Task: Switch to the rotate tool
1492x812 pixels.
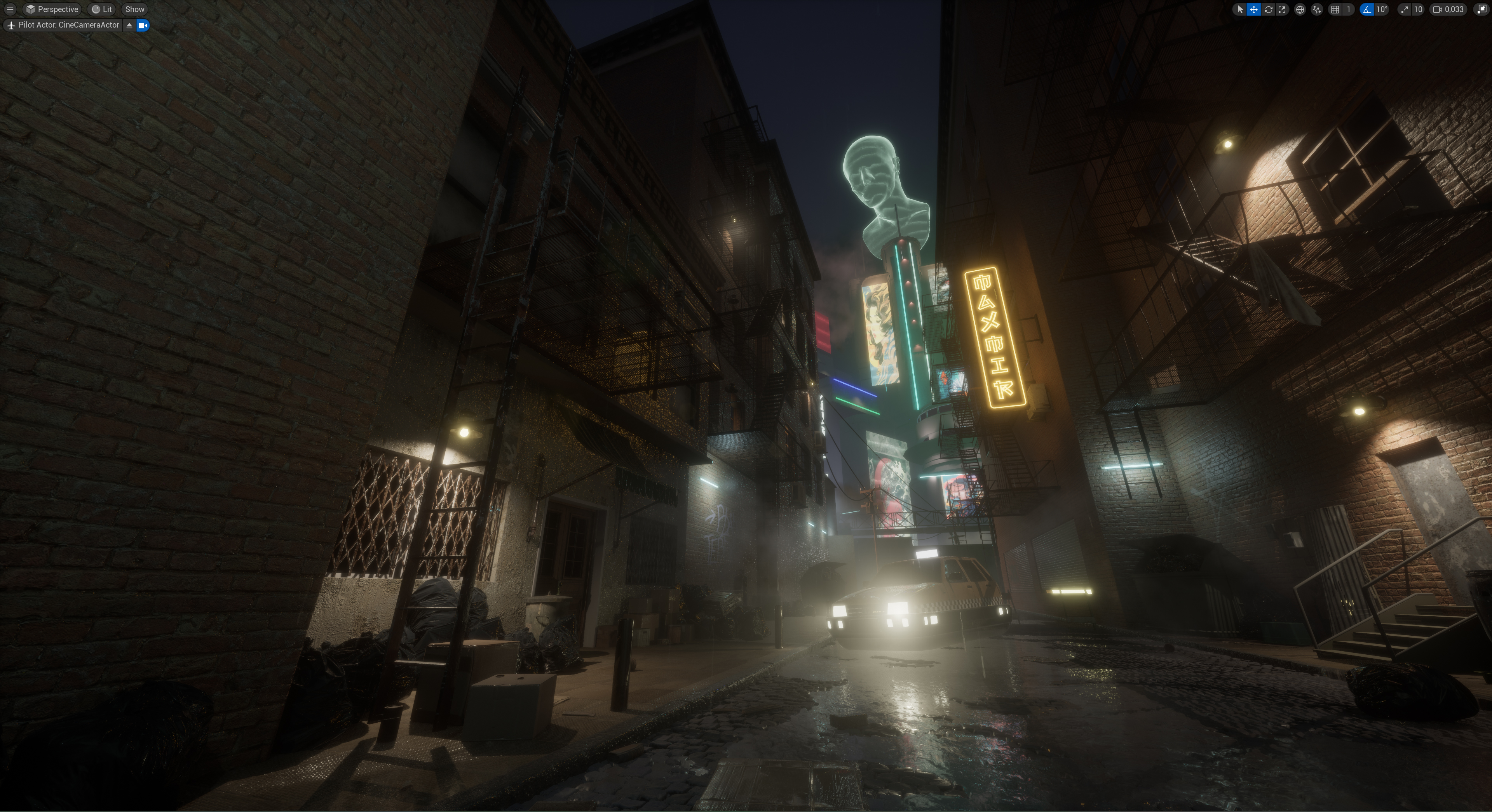Action: (x=1268, y=9)
